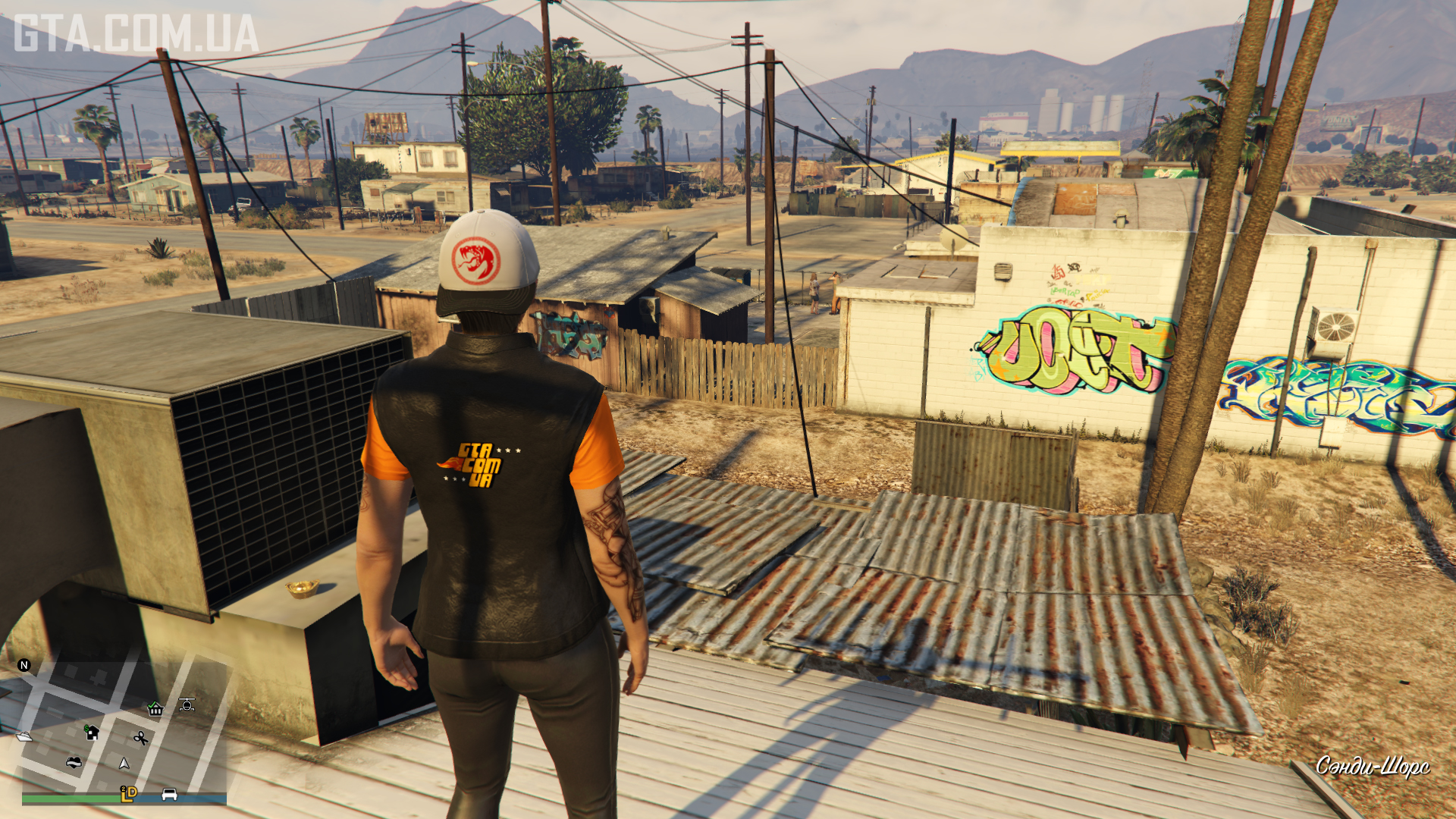
Task: Select the yellow LD mission marker
Action: (x=129, y=793)
